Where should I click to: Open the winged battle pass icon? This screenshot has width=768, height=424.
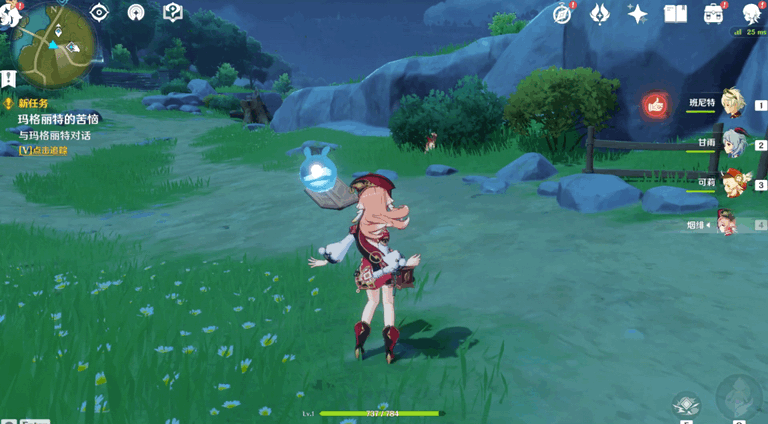(x=599, y=13)
